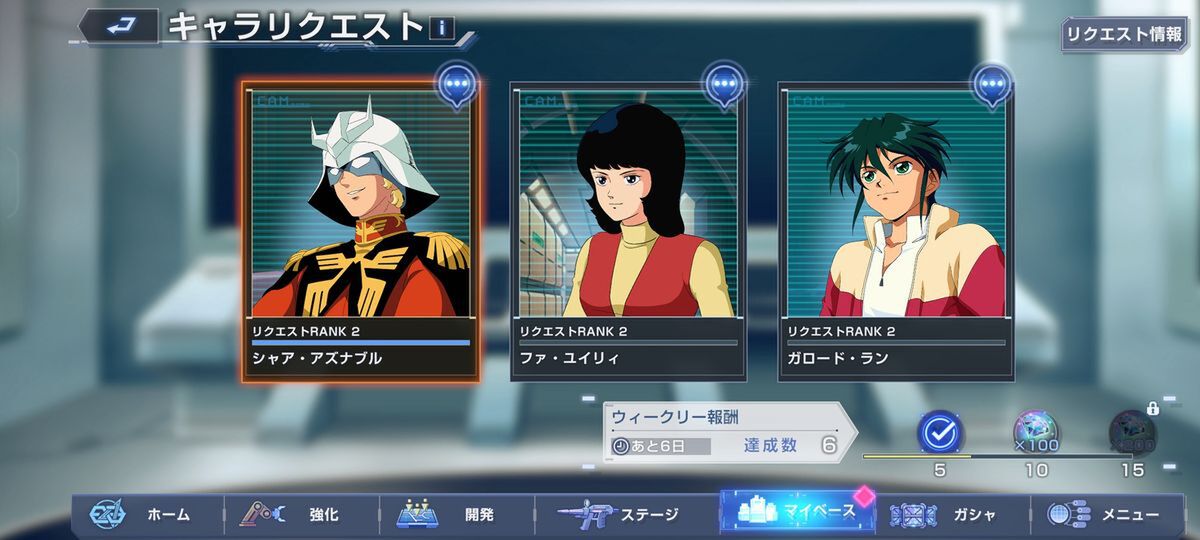1200x540 pixels.
Task: Open the info icon beside キャラリクエスト title
Action: point(440,29)
